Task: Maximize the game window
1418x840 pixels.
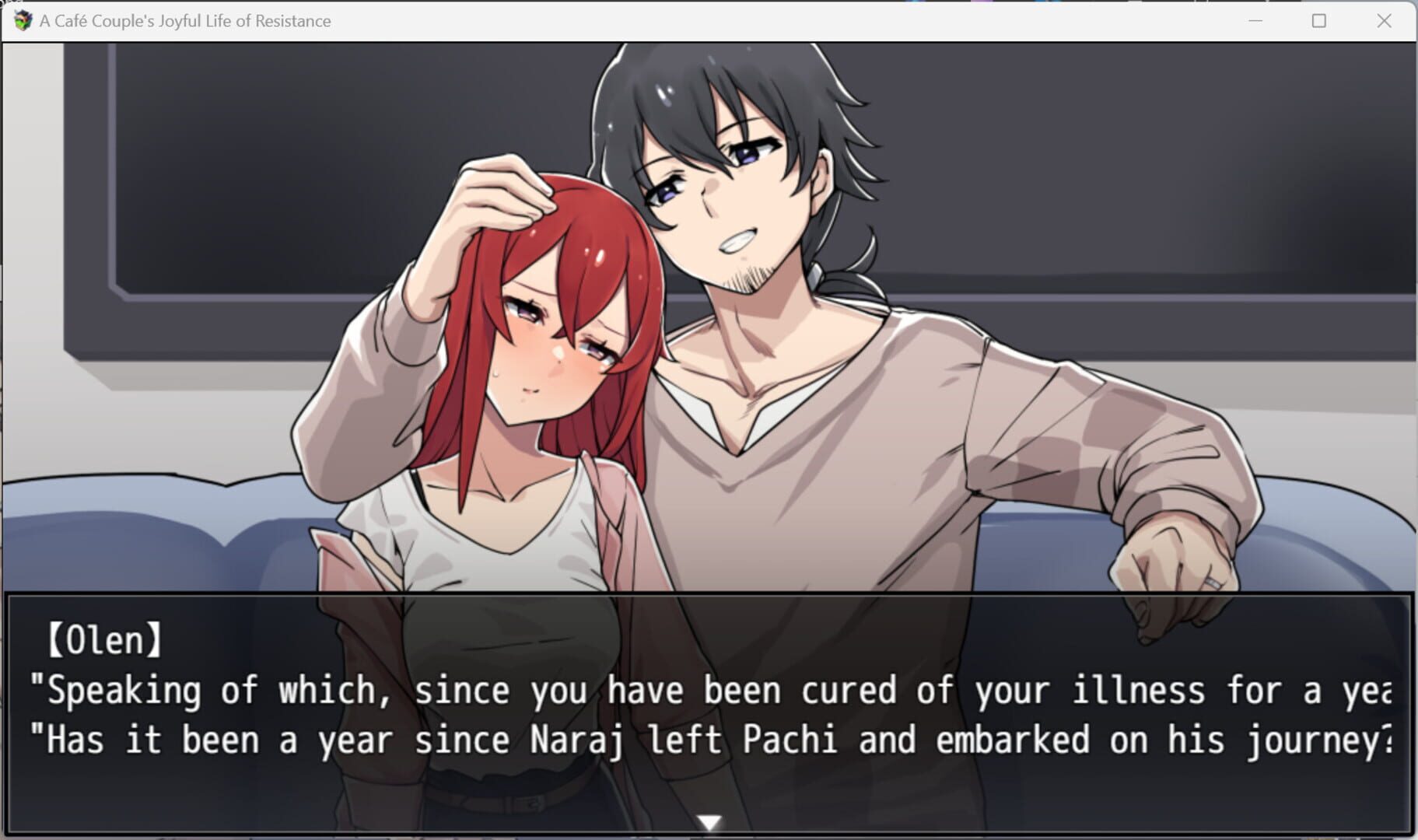Action: pyautogui.click(x=1319, y=21)
